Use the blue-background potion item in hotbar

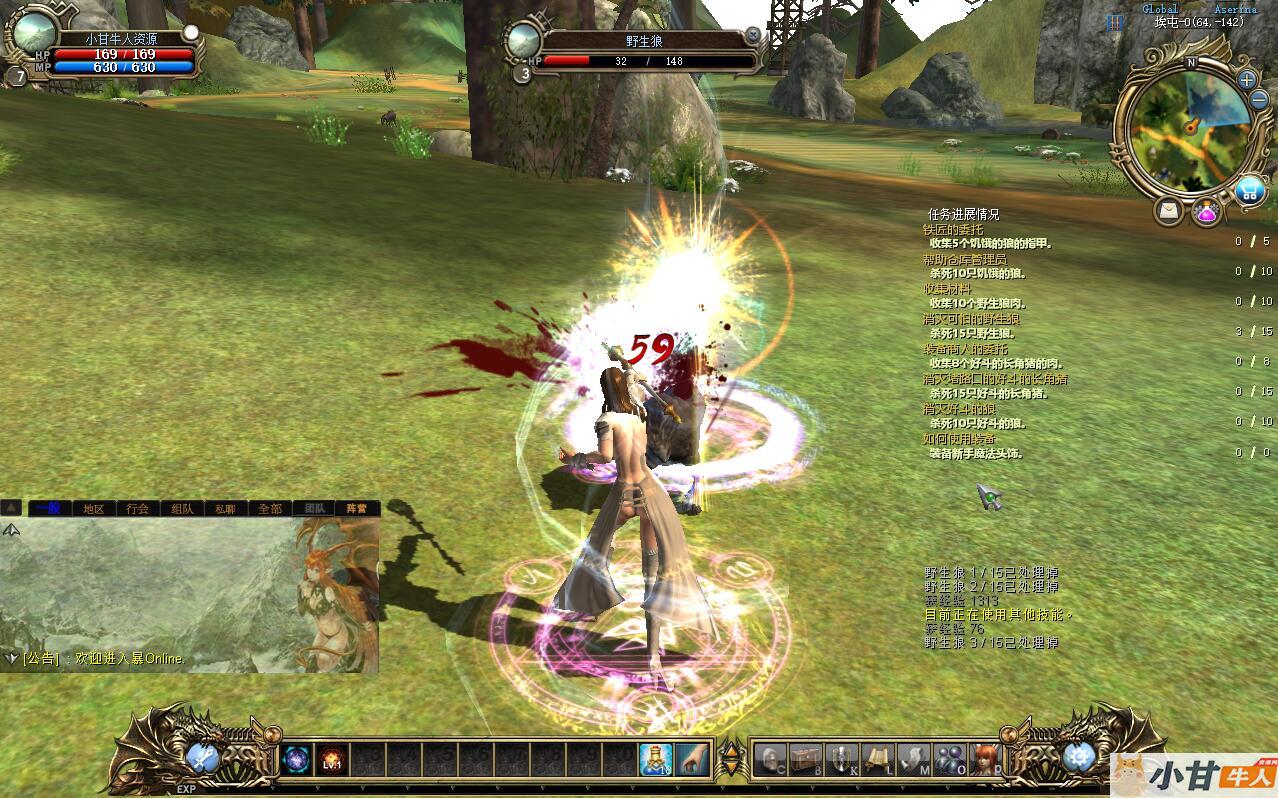point(656,760)
